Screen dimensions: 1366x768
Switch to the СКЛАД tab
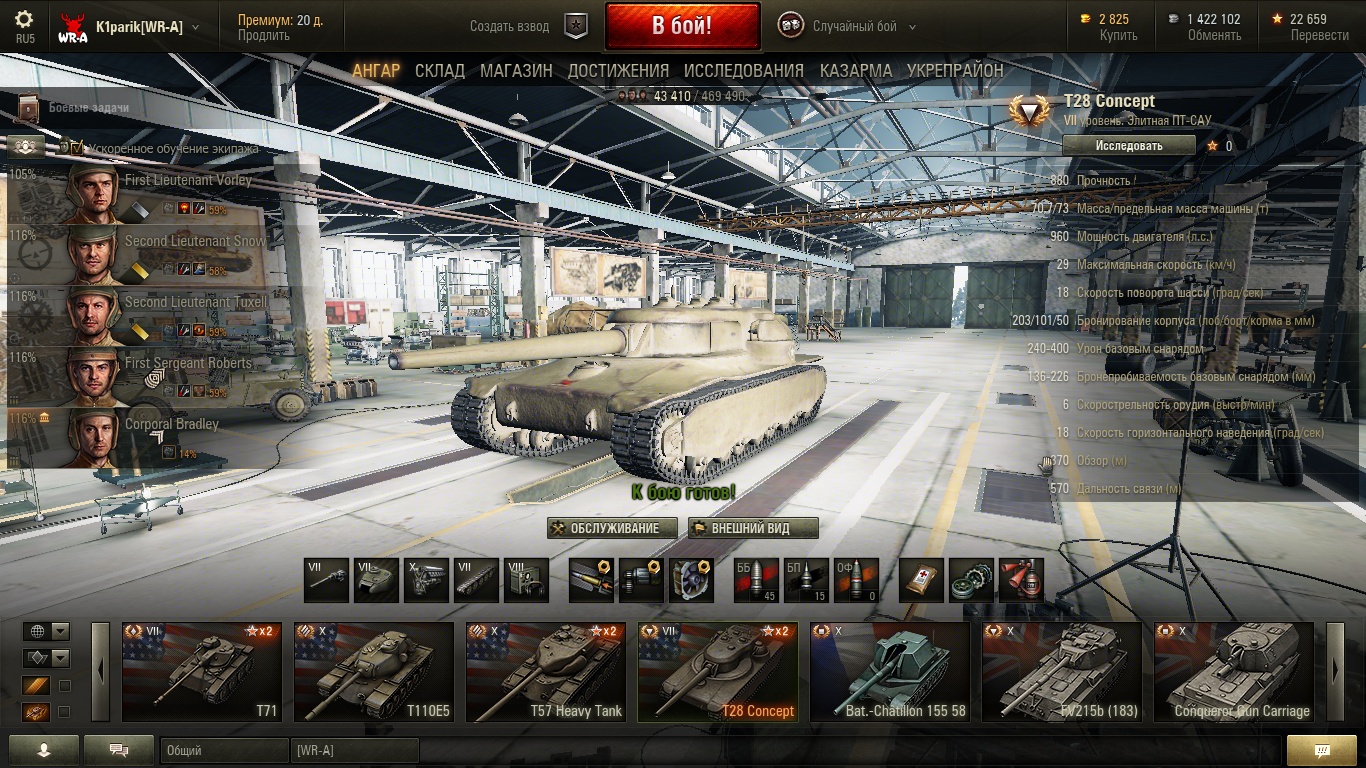coord(440,71)
